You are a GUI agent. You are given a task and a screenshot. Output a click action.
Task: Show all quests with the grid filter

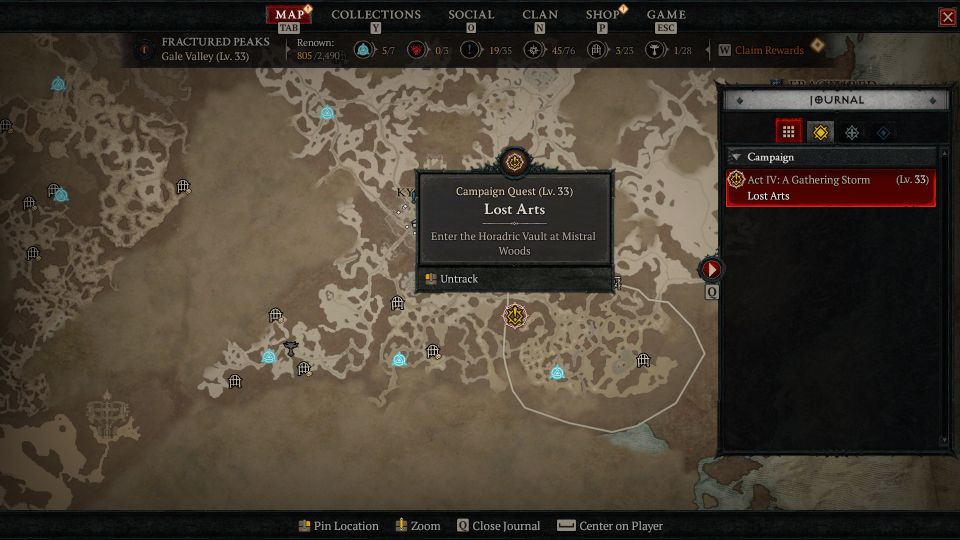(789, 131)
